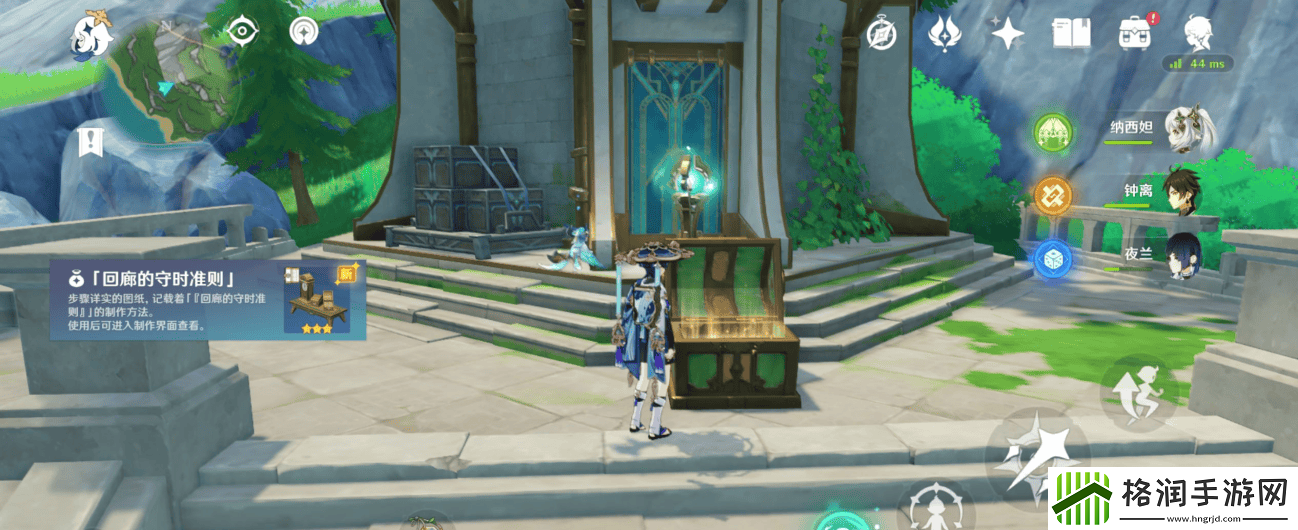Viewport: 1298px width, 530px height.
Task: Open the Wish screen via the four-pointed star
Action: pos(1007,35)
